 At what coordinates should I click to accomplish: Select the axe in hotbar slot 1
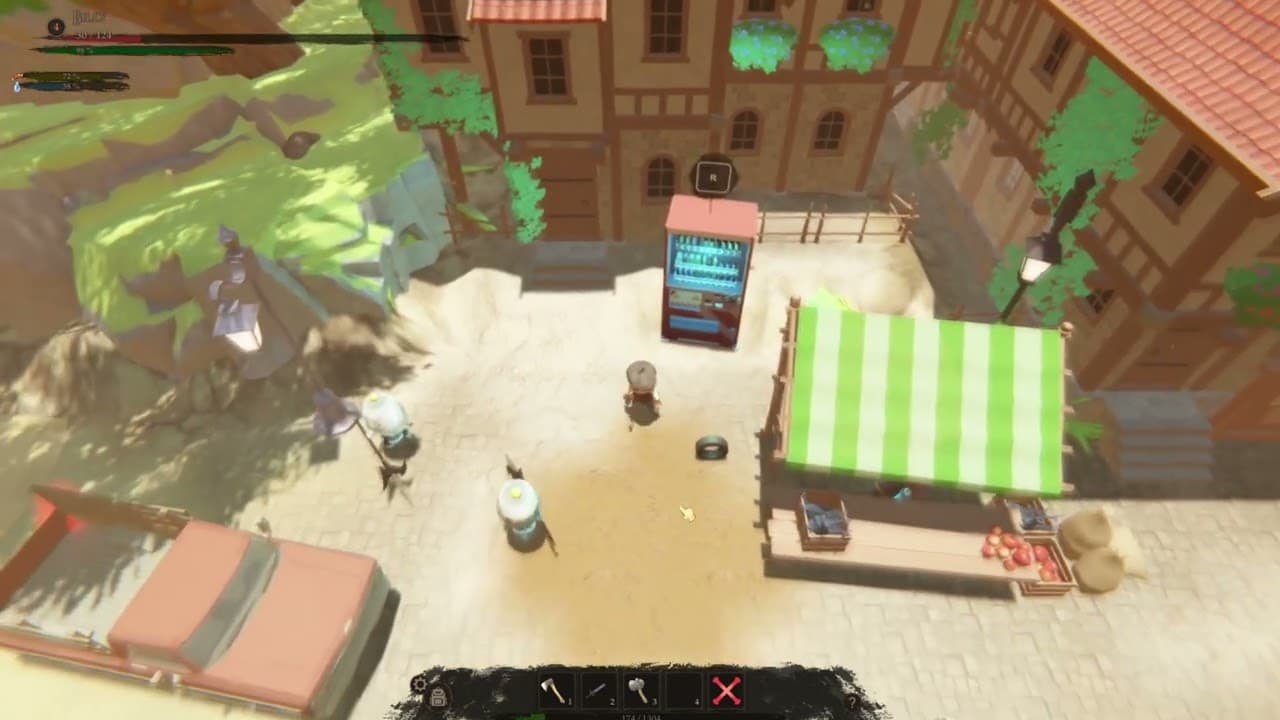555,692
